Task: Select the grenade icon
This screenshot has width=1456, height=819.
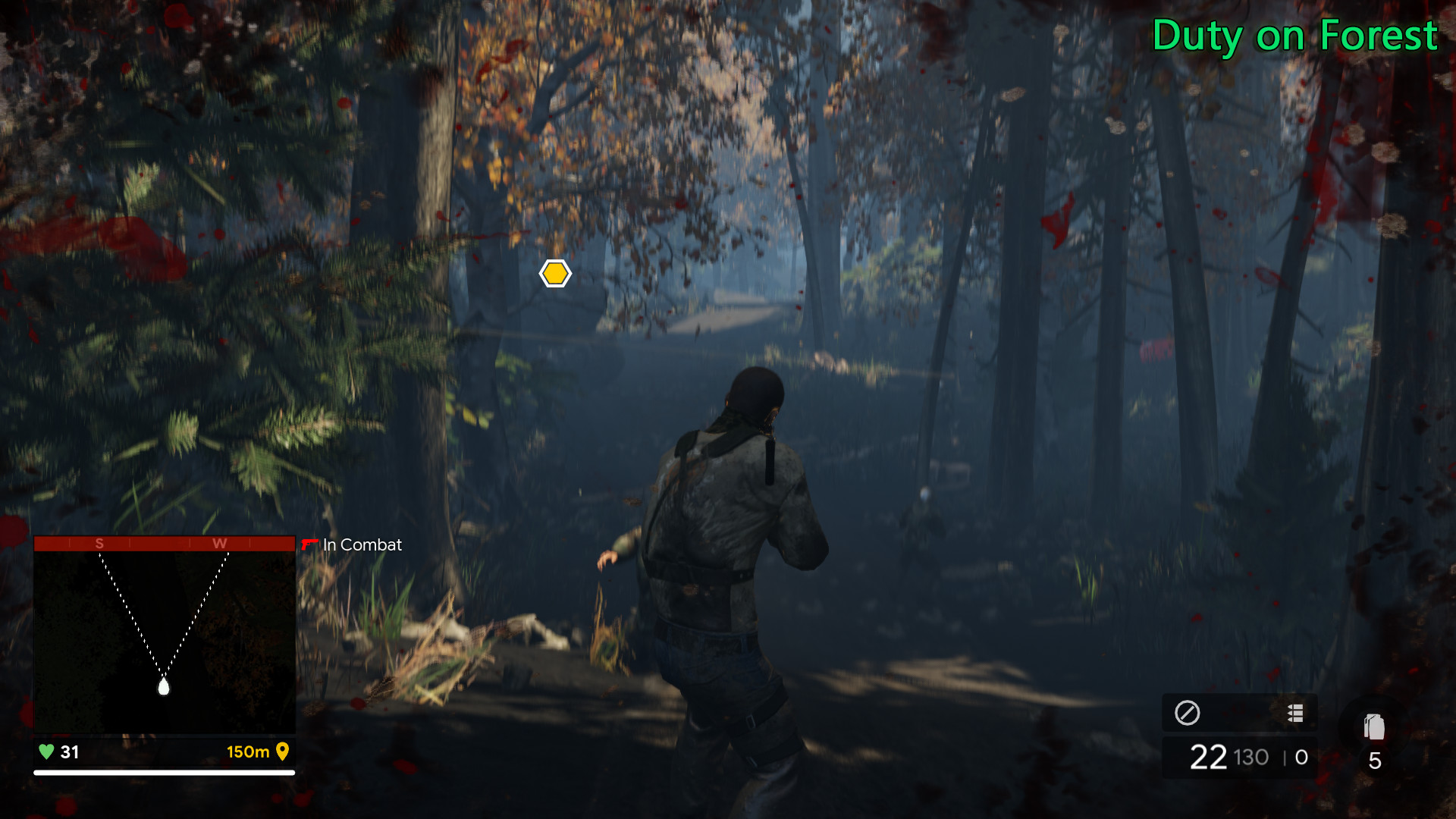Action: 1374,727
